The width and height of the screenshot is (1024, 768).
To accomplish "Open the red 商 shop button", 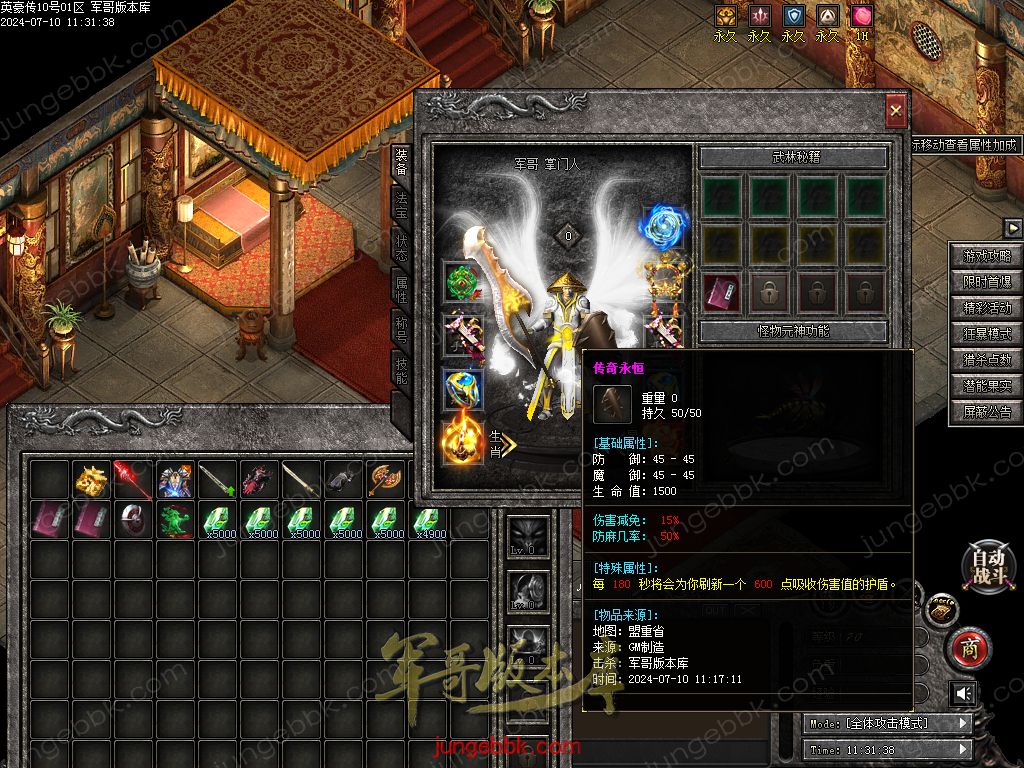I will [x=968, y=648].
